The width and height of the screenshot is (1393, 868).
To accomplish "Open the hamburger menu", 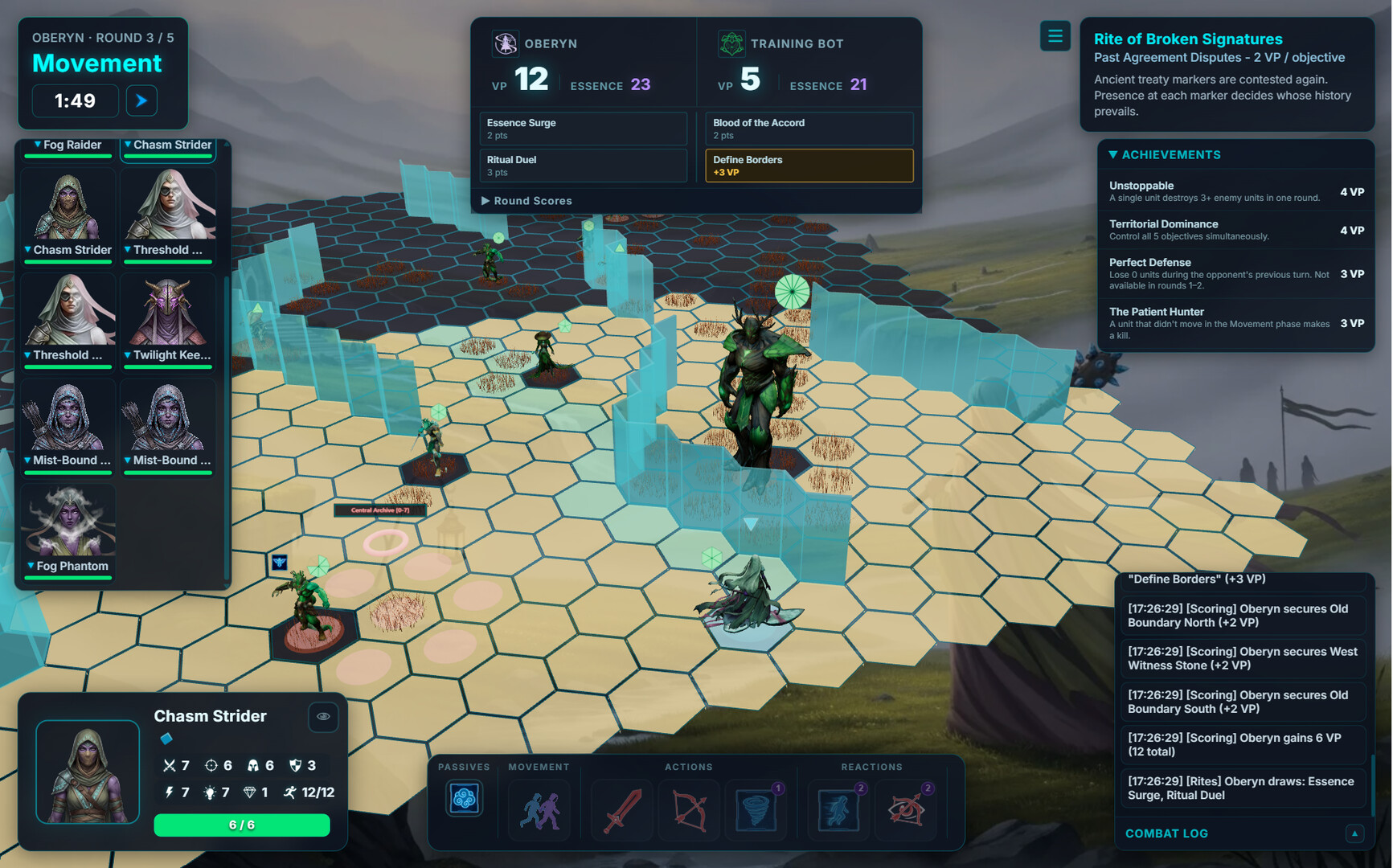I will point(1055,36).
